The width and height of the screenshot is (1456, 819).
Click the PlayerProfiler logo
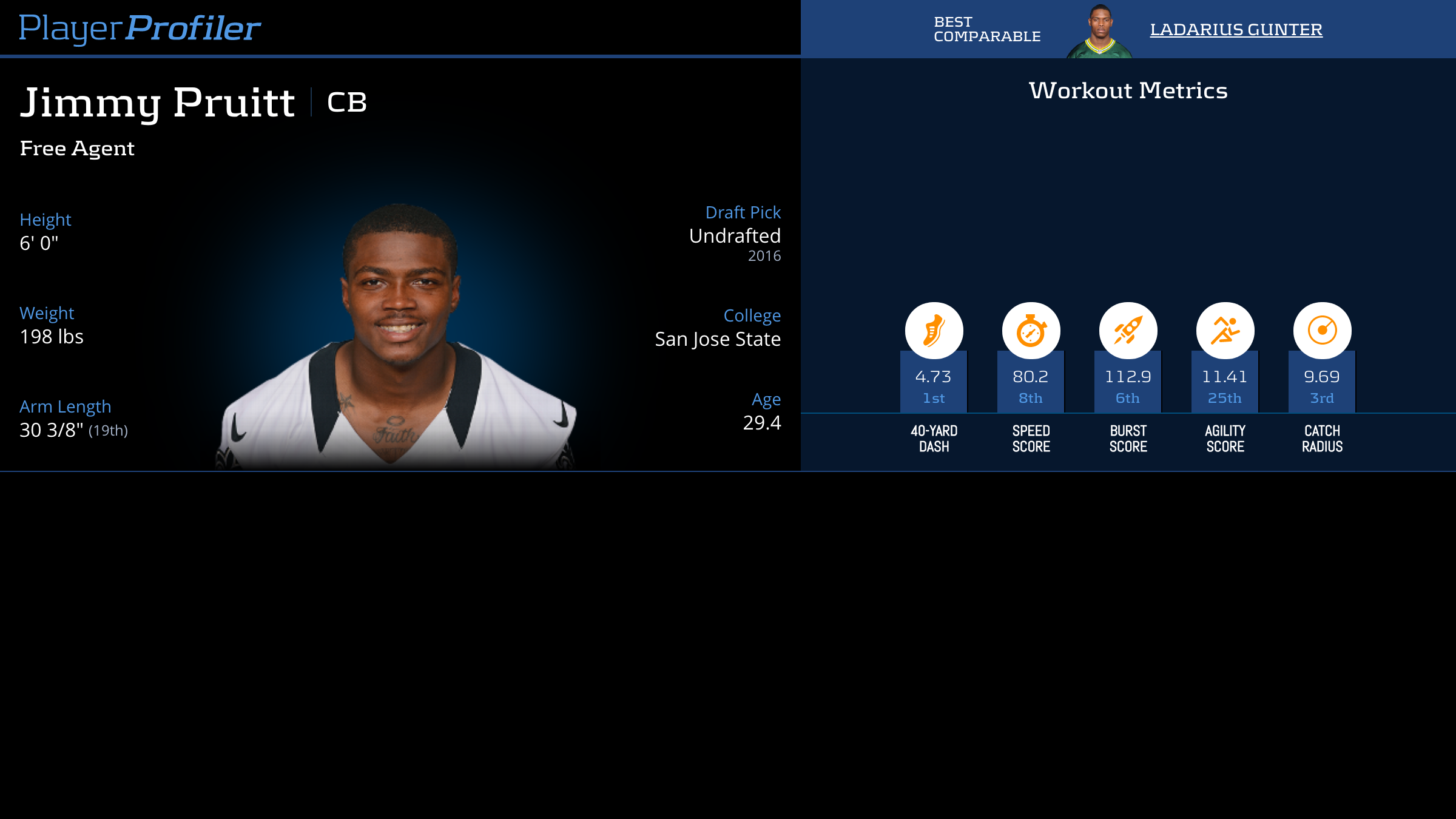140,28
